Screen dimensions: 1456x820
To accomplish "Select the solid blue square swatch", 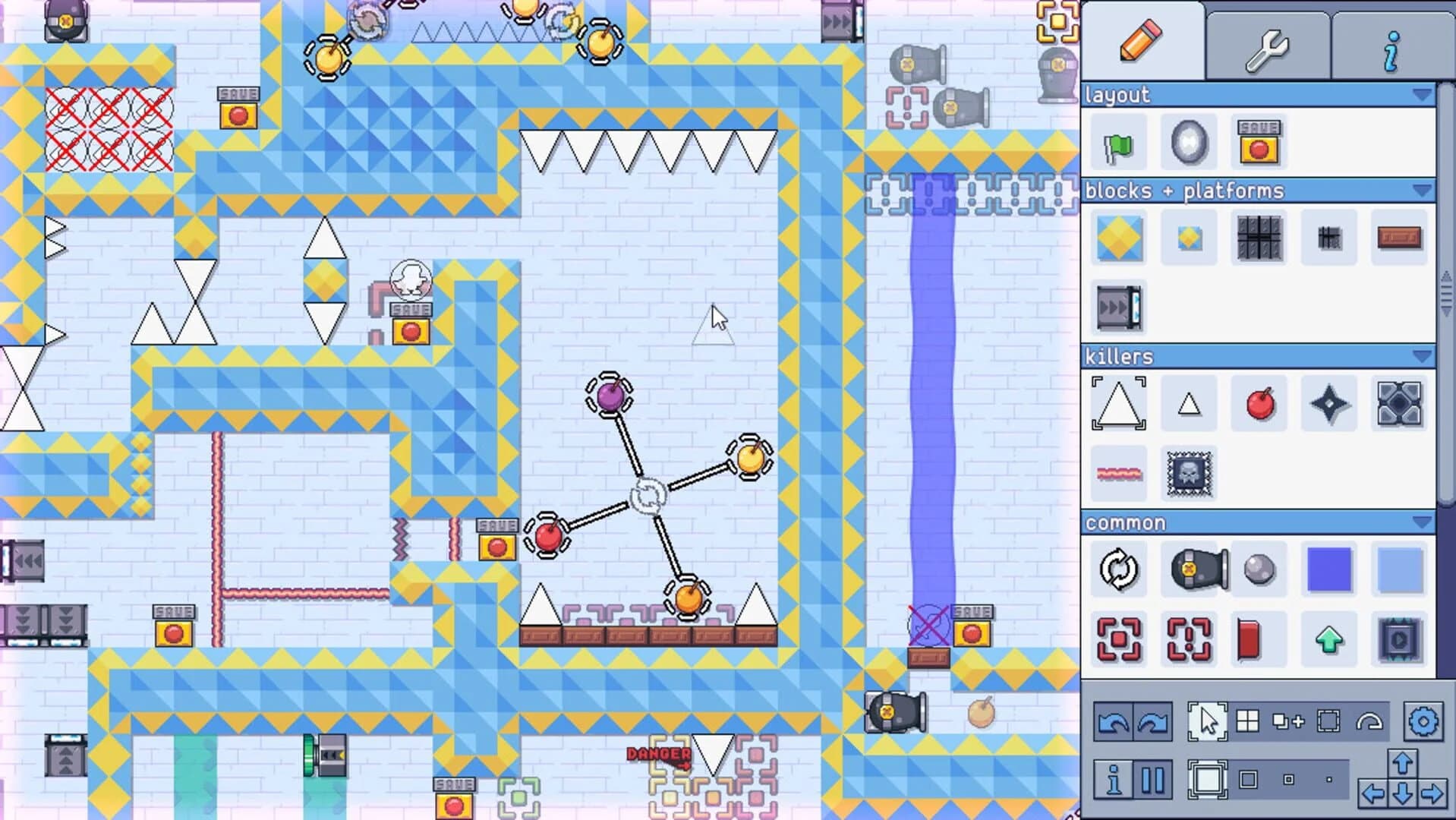I will click(x=1328, y=570).
